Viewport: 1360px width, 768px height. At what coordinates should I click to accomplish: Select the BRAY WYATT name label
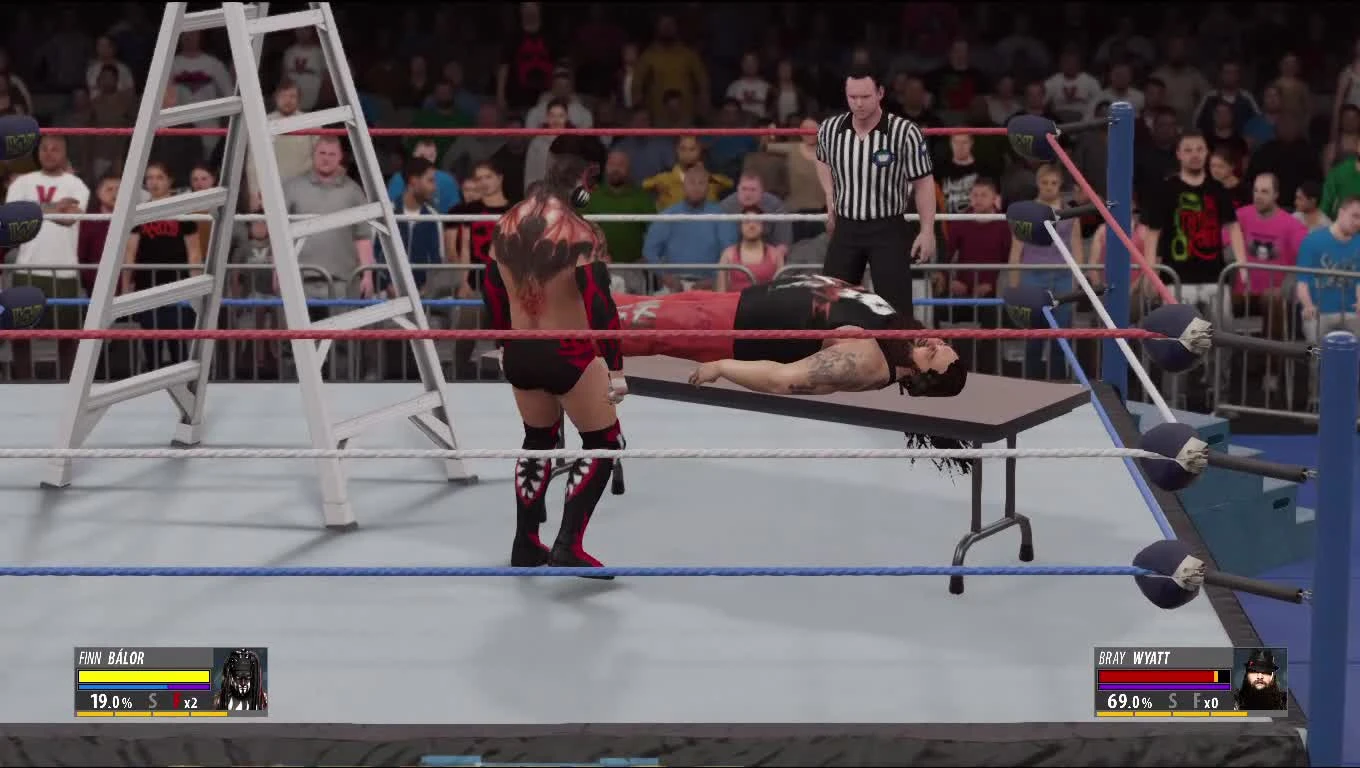(x=1134, y=657)
